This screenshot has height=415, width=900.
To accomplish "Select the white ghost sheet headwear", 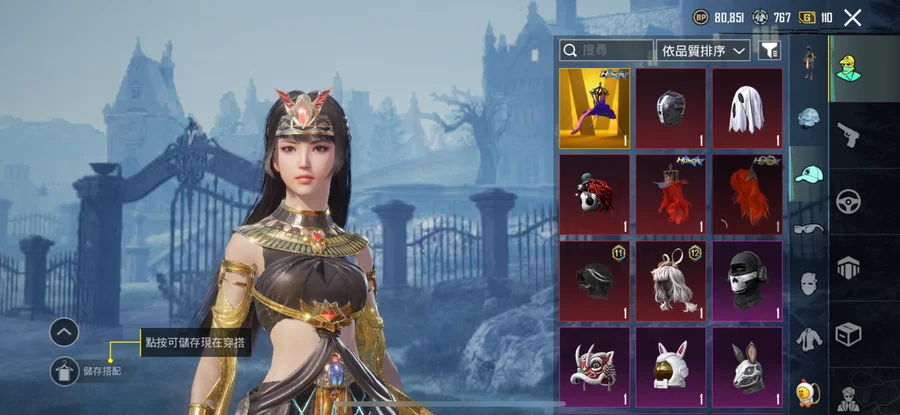I will tap(747, 108).
